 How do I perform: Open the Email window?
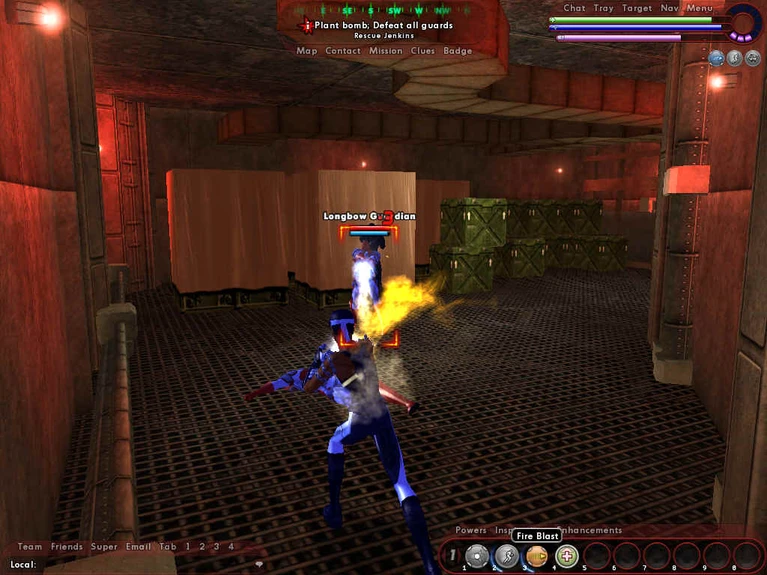point(138,547)
